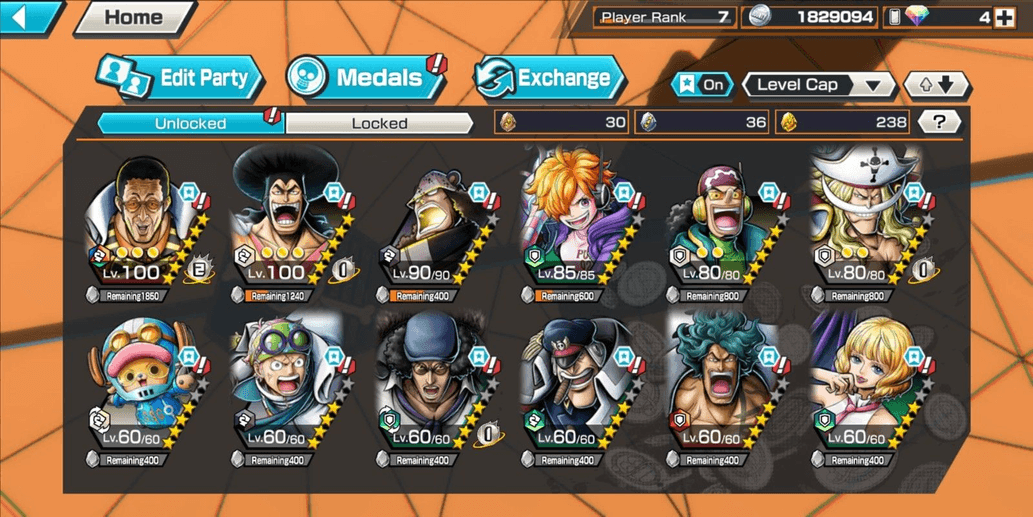Open the Exchange menu
Viewport: 1033px width, 517px height.
pos(549,78)
